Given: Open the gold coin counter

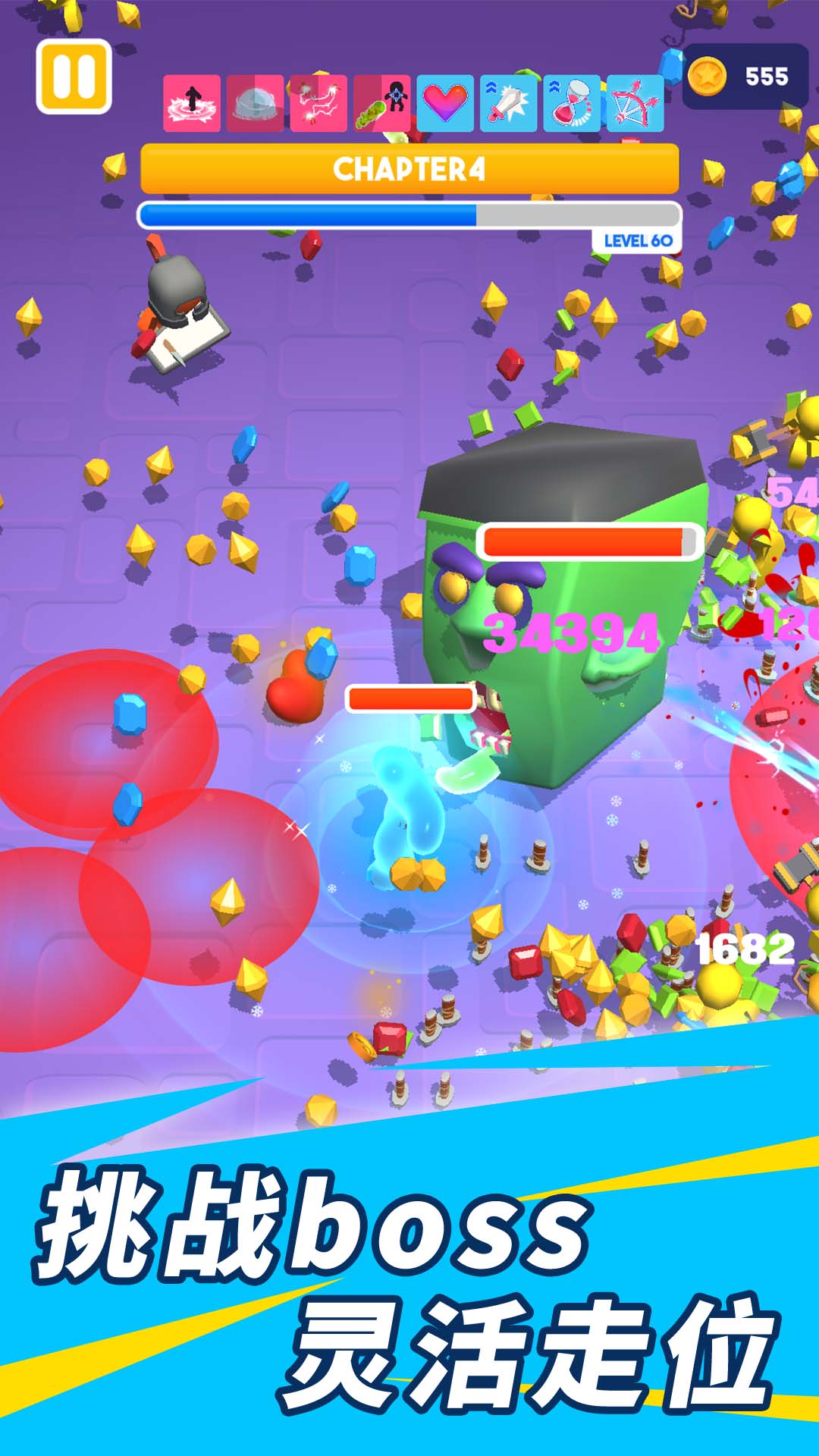Looking at the screenshot, I should click(x=745, y=77).
